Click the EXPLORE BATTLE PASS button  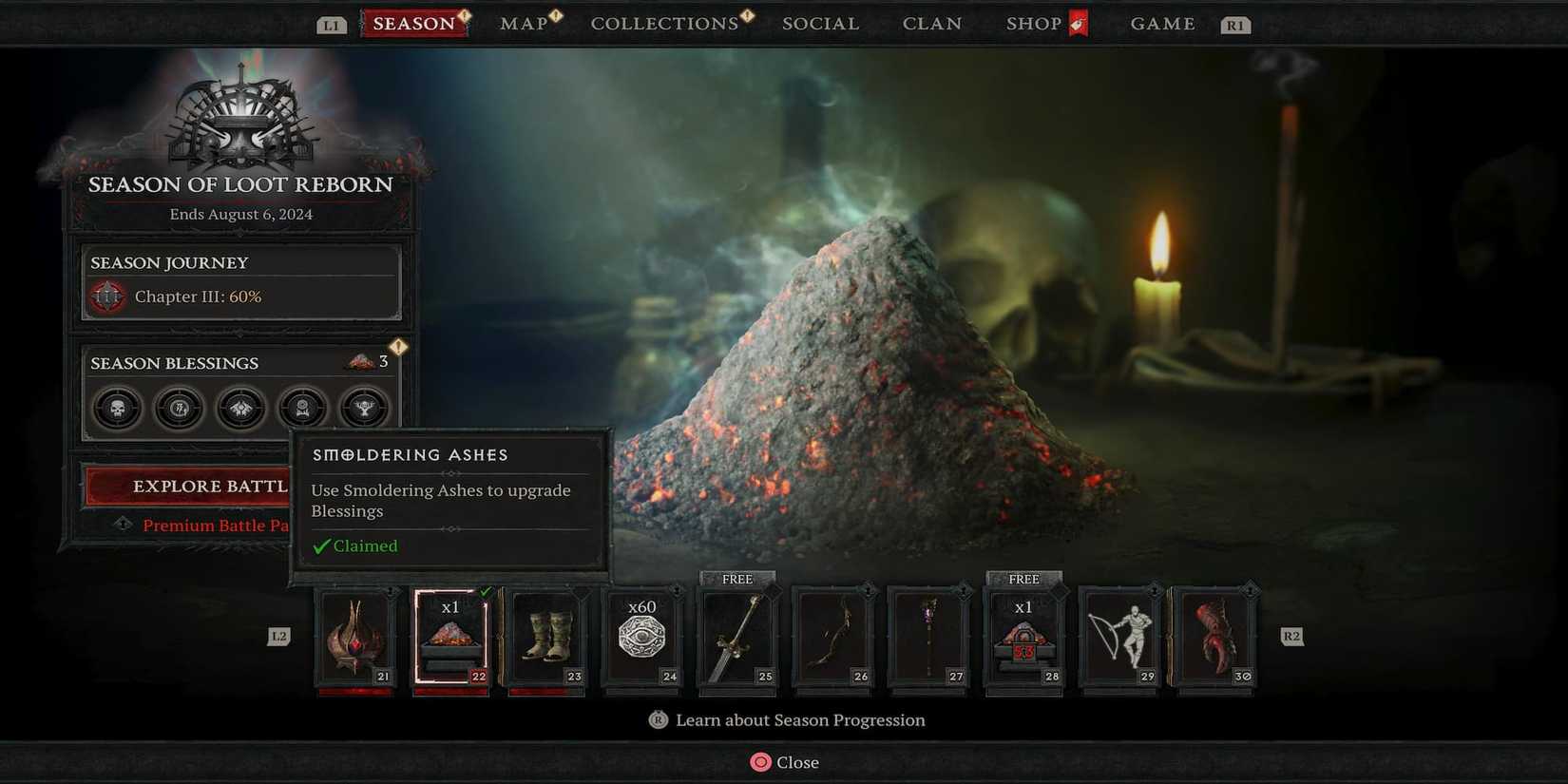coord(188,486)
